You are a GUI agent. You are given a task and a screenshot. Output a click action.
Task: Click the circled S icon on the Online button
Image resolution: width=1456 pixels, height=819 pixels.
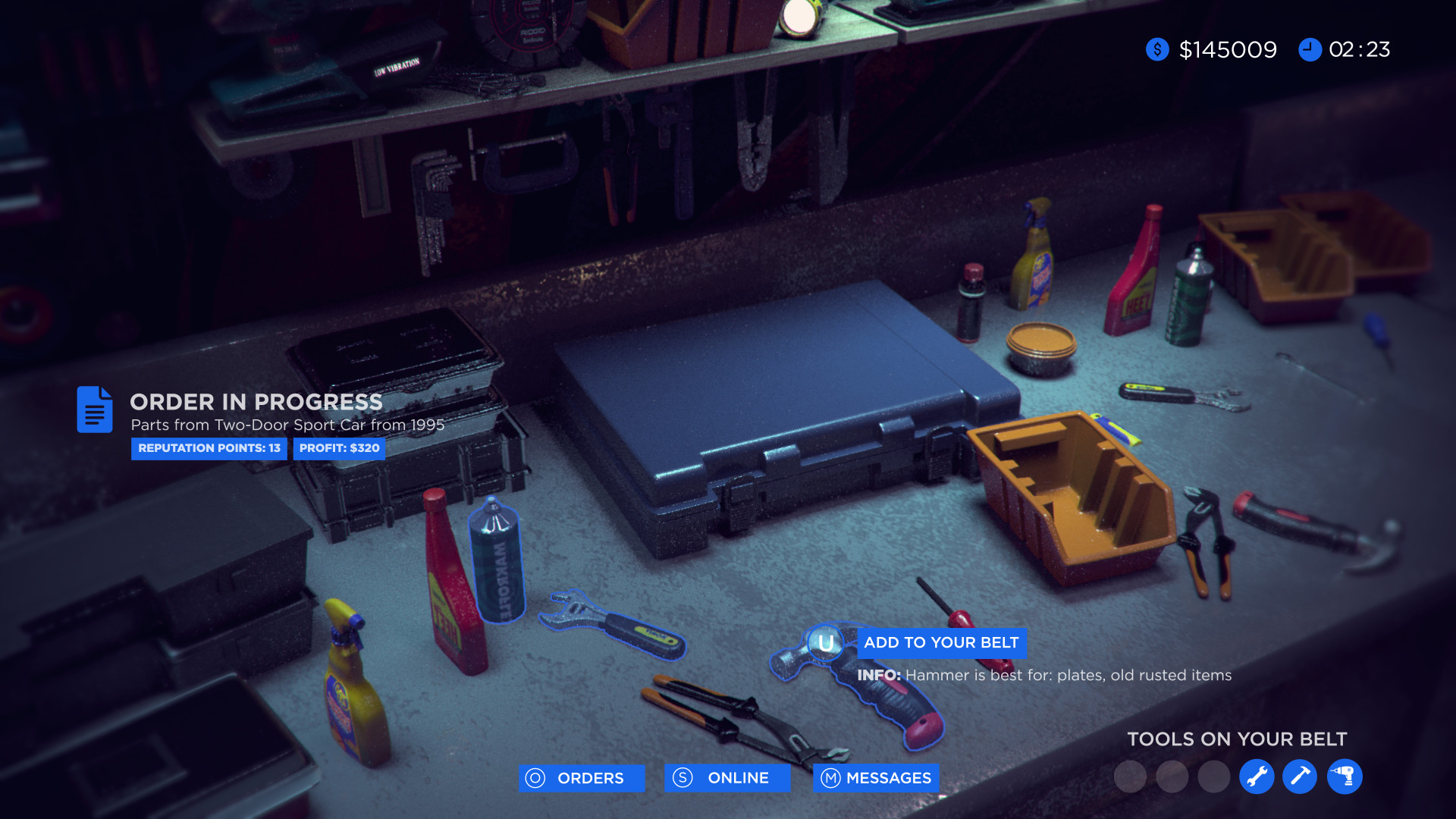[682, 778]
